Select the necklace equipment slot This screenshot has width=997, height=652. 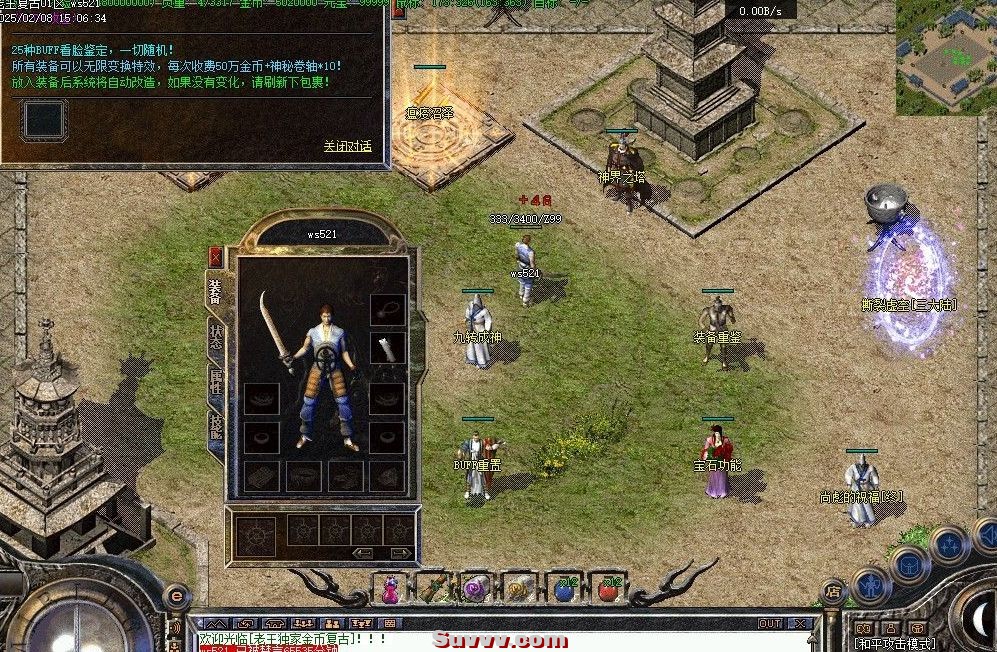click(386, 310)
